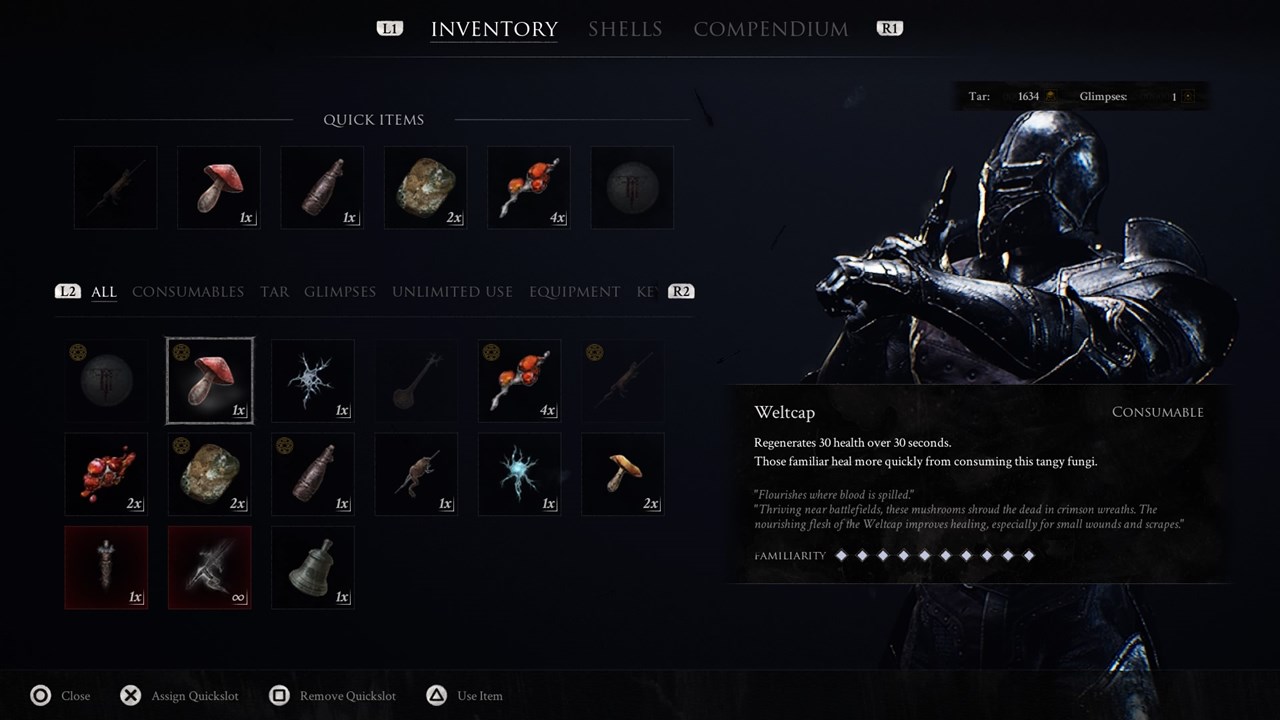
Task: Switch to the Shells tab
Action: click(625, 29)
